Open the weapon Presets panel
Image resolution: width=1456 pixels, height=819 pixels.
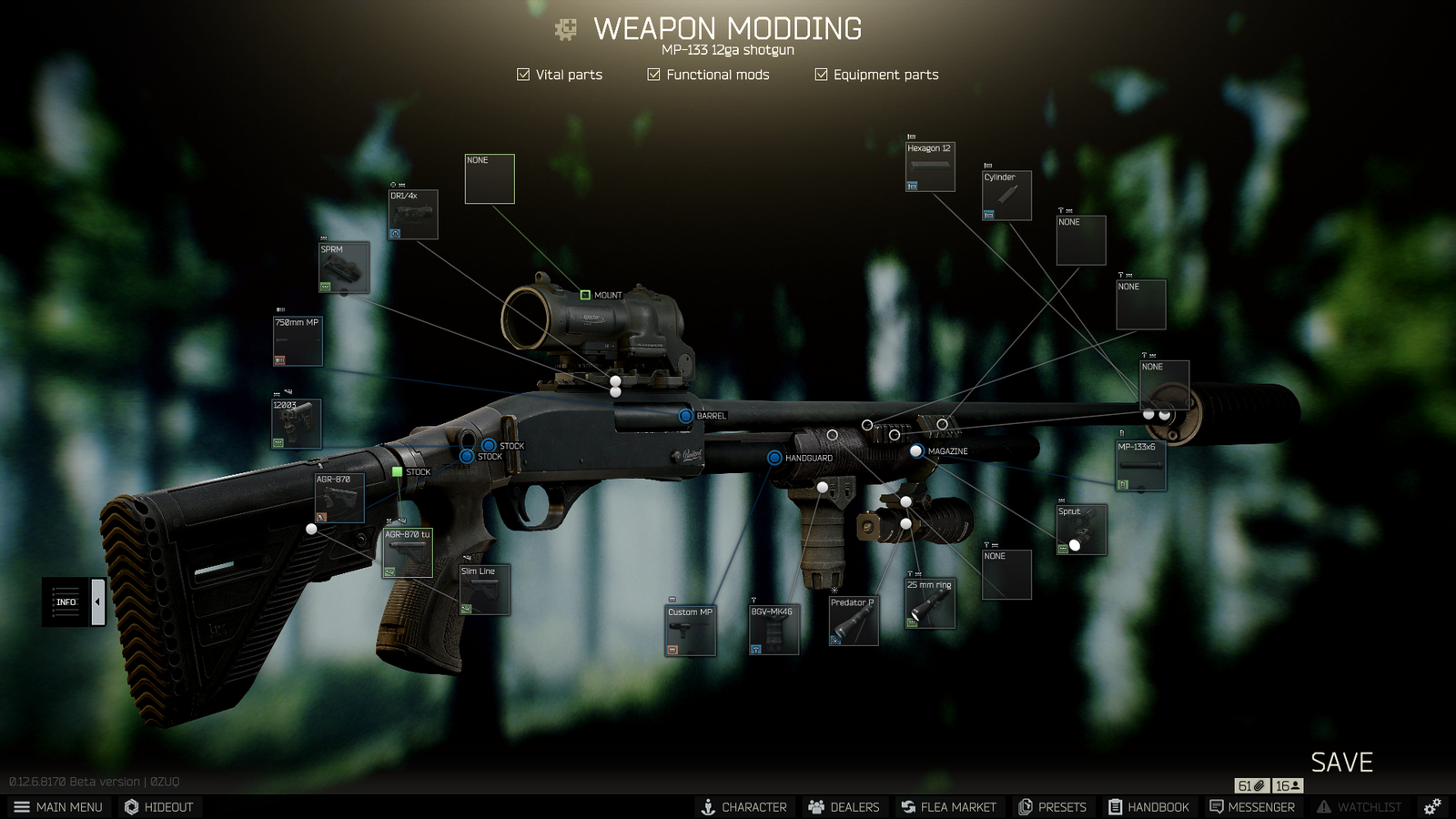1053,806
